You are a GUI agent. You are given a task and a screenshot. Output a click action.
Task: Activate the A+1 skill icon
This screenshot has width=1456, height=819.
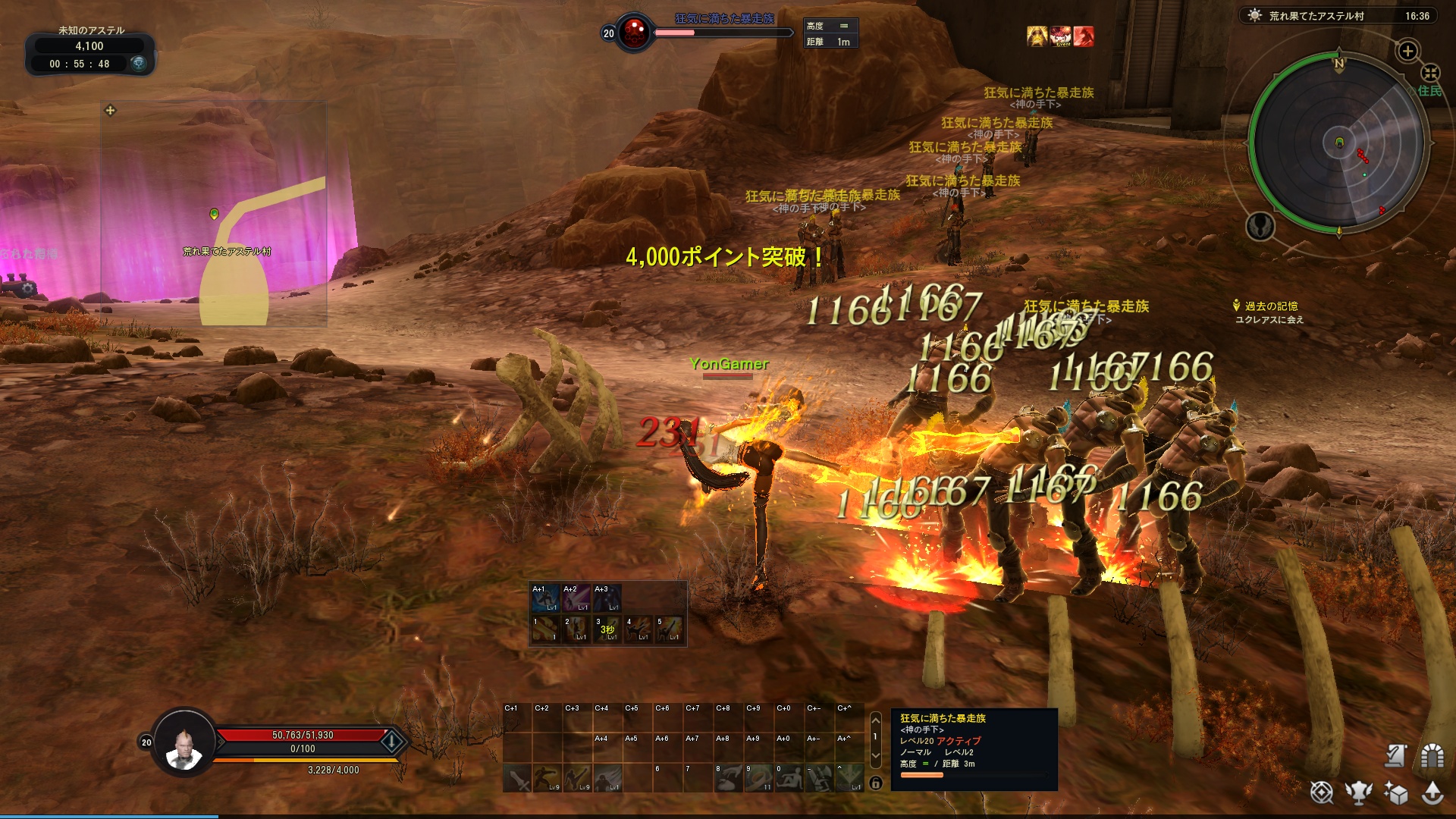point(544,598)
